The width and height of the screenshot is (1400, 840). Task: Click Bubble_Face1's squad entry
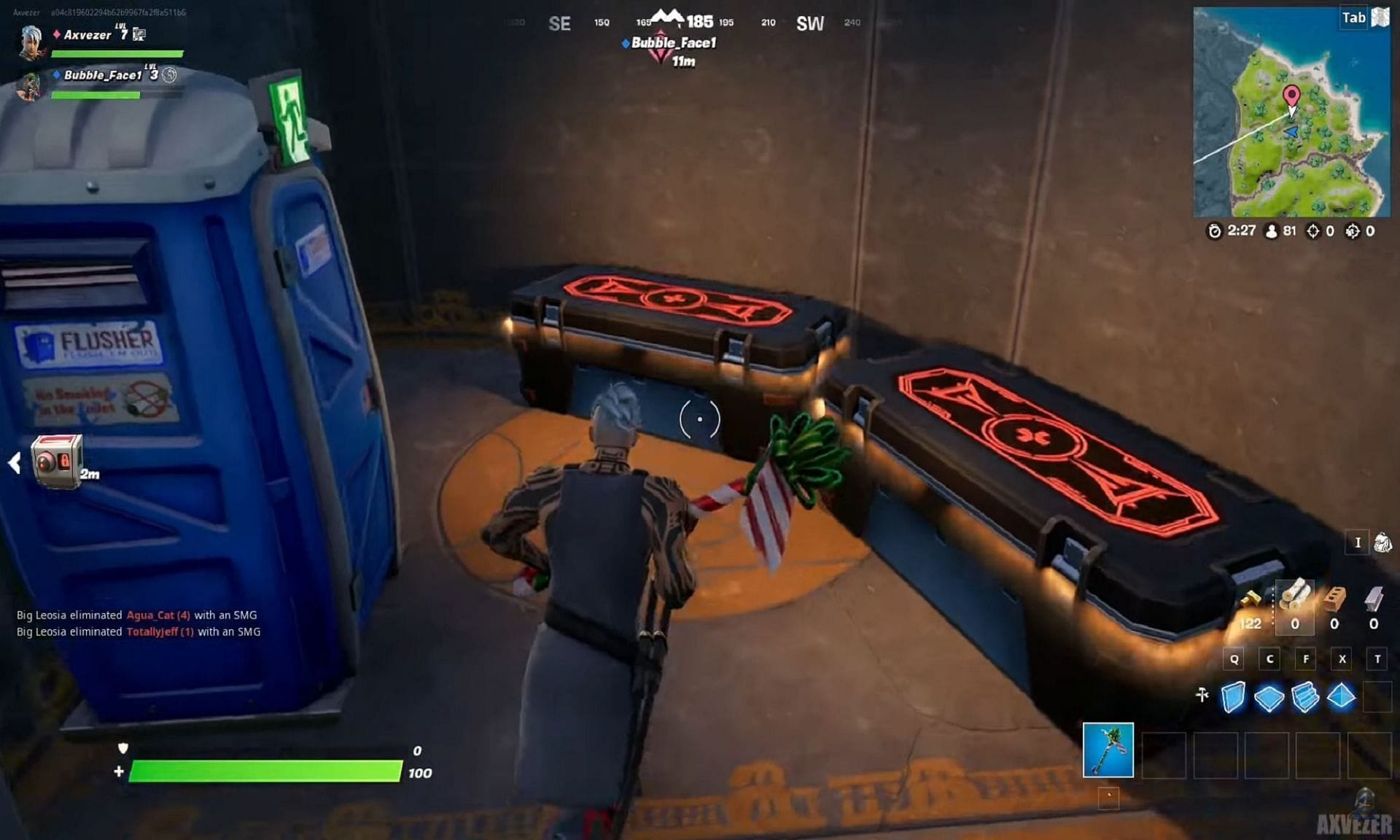[x=102, y=75]
